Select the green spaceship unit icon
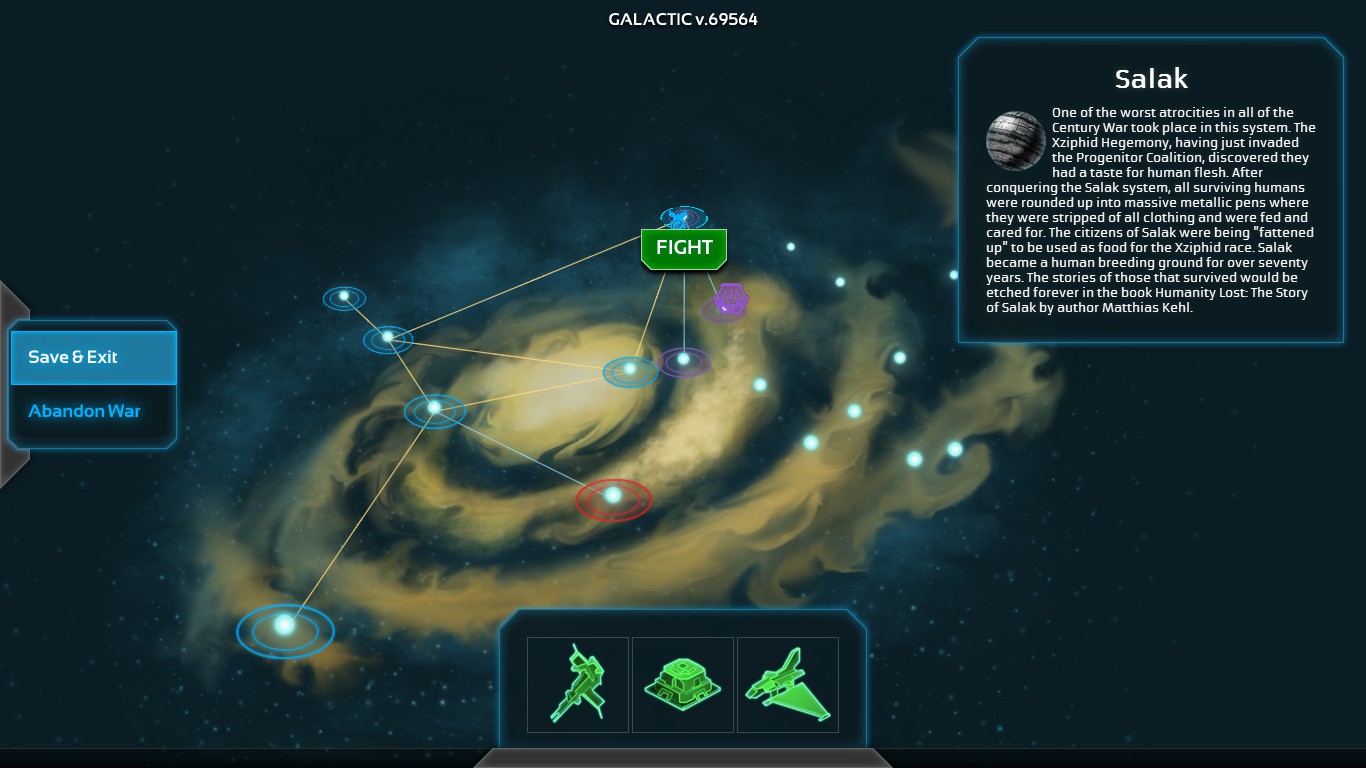 click(x=788, y=685)
